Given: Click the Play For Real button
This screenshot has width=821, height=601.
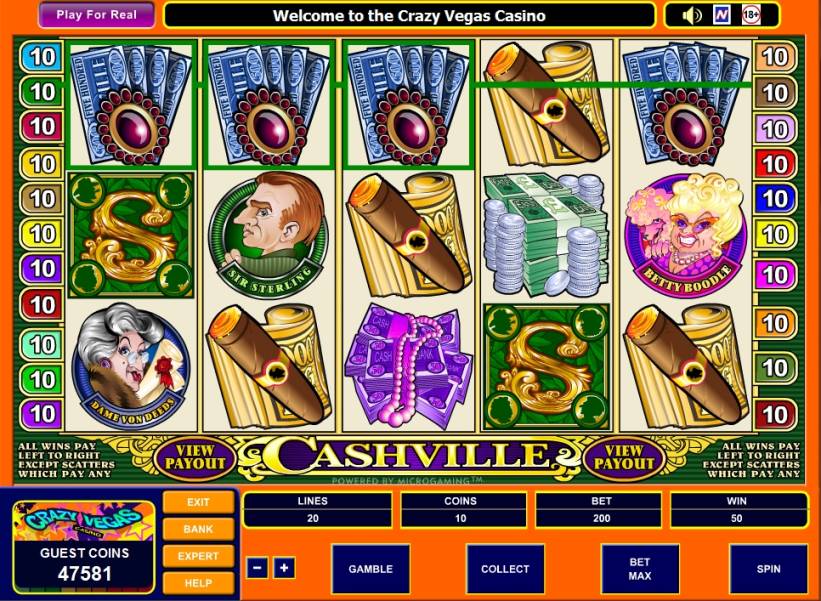Looking at the screenshot, I should [97, 15].
